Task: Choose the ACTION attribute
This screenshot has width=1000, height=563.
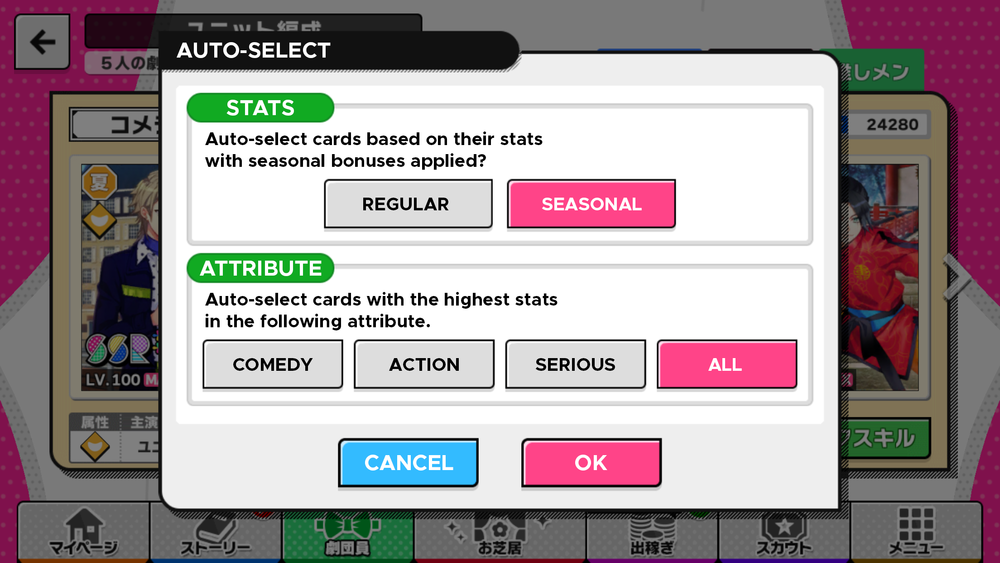Action: pos(424,364)
